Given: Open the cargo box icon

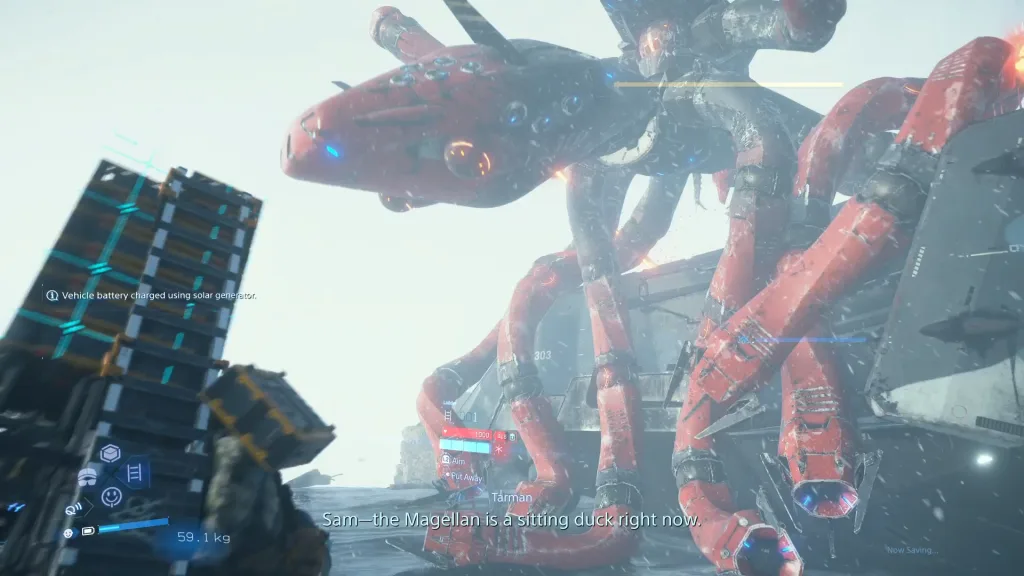Looking at the screenshot, I should [x=111, y=453].
